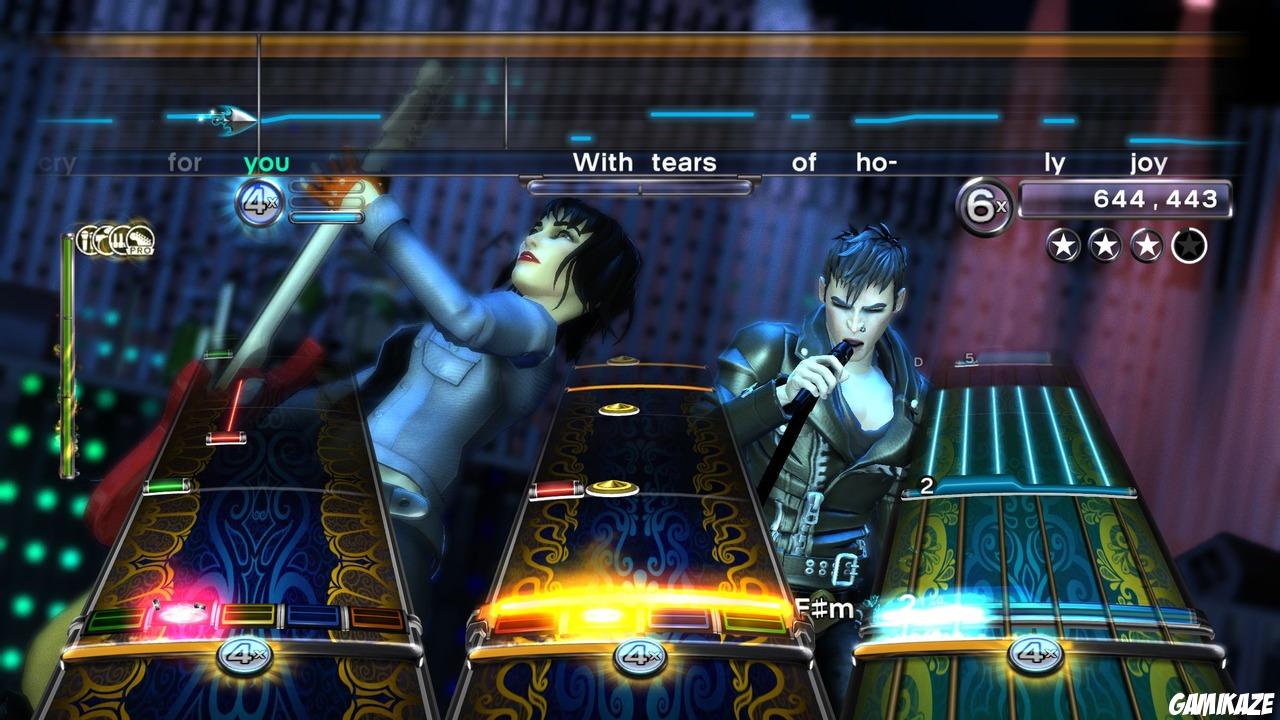Click the band score 644,443 display
1280x720 pixels.
[x=1125, y=198]
